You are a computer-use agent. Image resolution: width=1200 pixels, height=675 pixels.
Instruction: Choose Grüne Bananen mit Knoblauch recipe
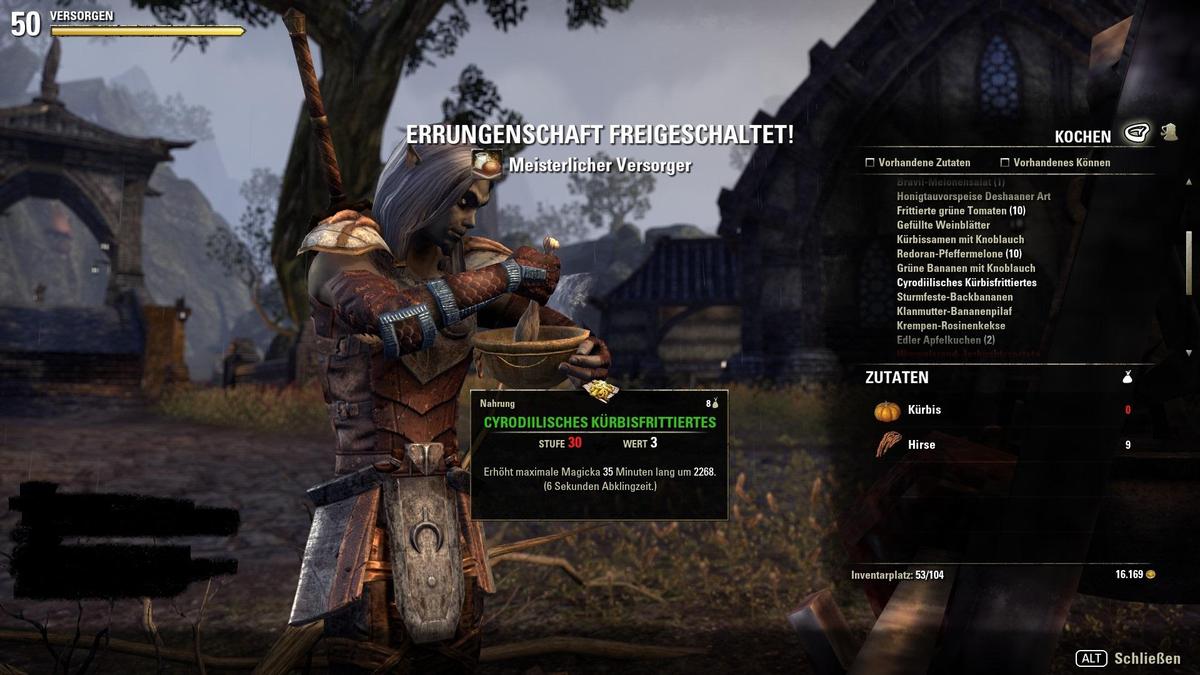coord(965,268)
